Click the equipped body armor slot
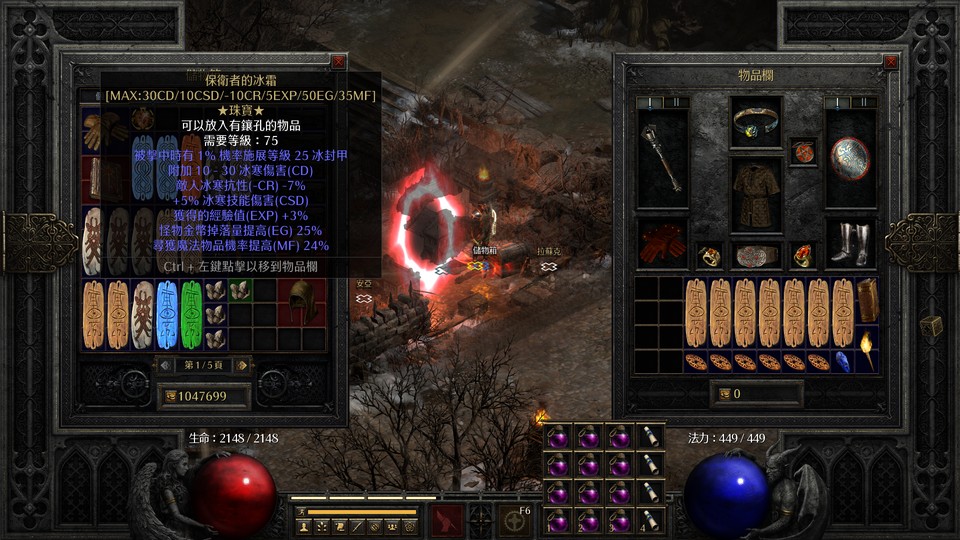Viewport: 960px width, 540px height. [756, 196]
